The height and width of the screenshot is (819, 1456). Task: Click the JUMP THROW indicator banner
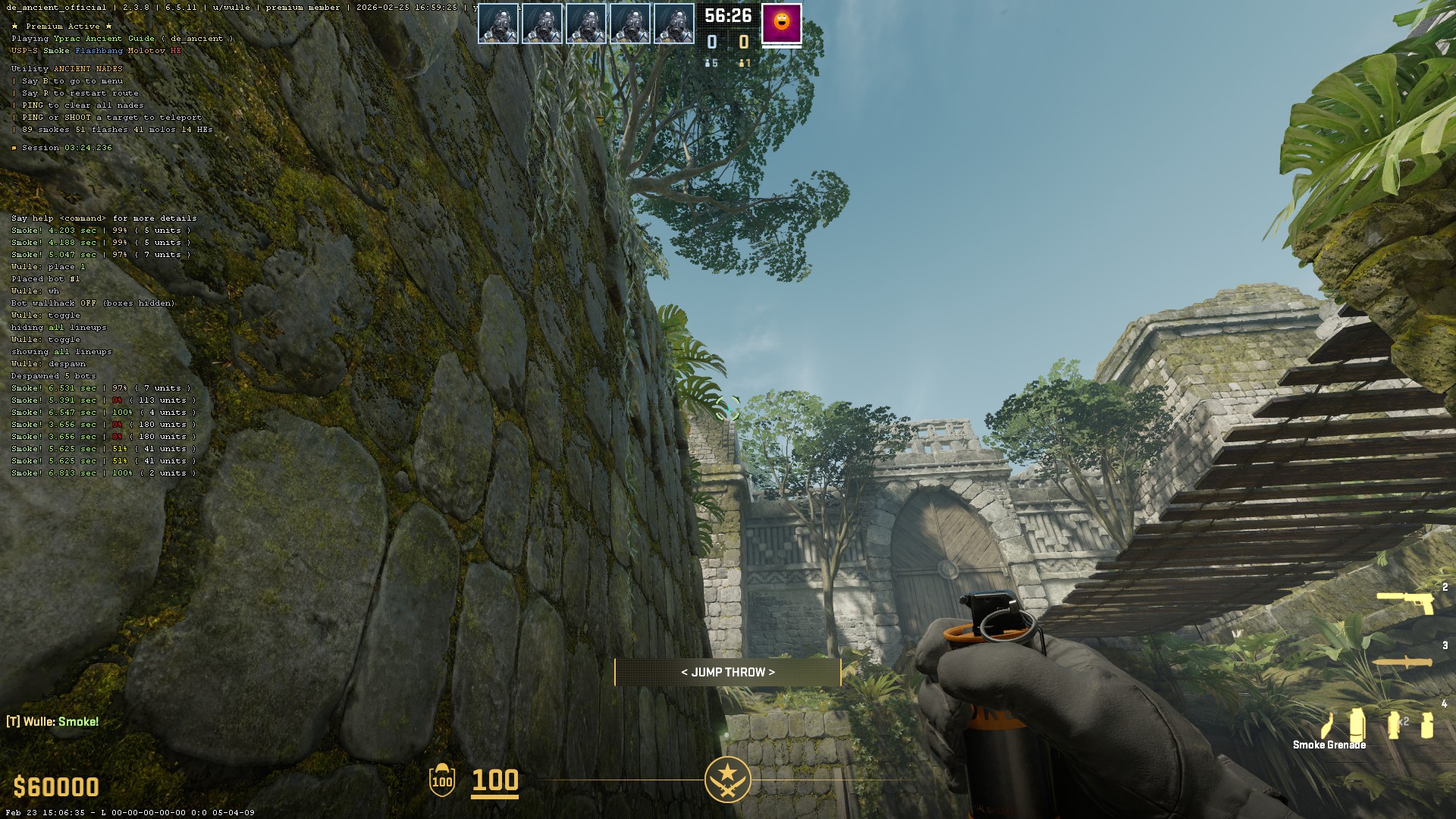pos(726,671)
